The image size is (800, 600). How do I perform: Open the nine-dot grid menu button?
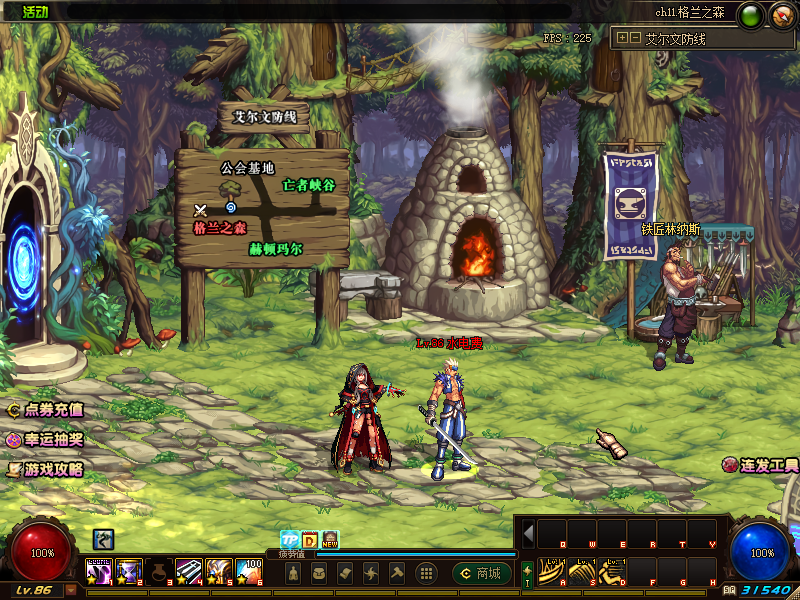click(x=425, y=573)
